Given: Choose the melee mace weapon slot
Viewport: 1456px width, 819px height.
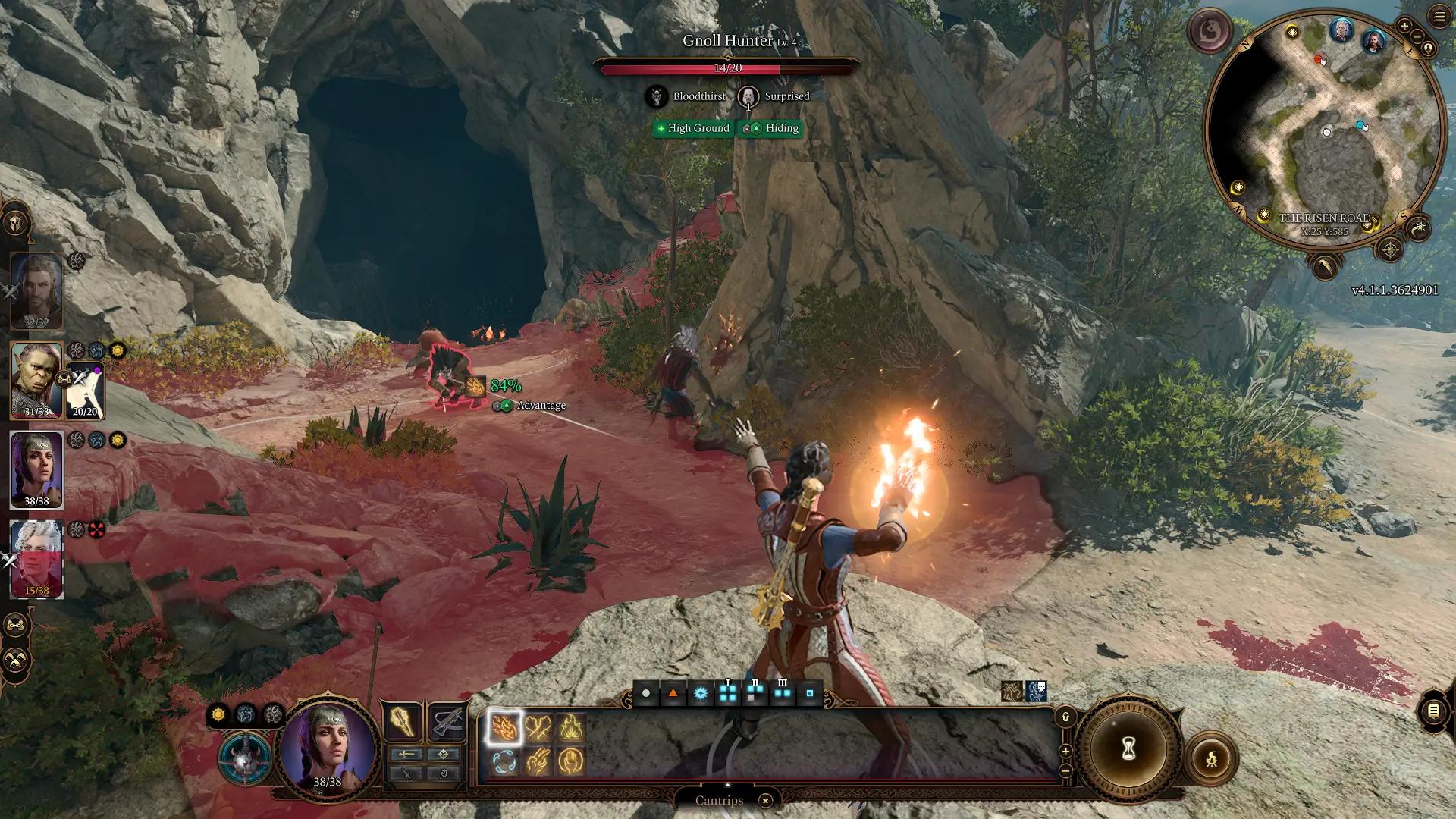Looking at the screenshot, I should 402,722.
